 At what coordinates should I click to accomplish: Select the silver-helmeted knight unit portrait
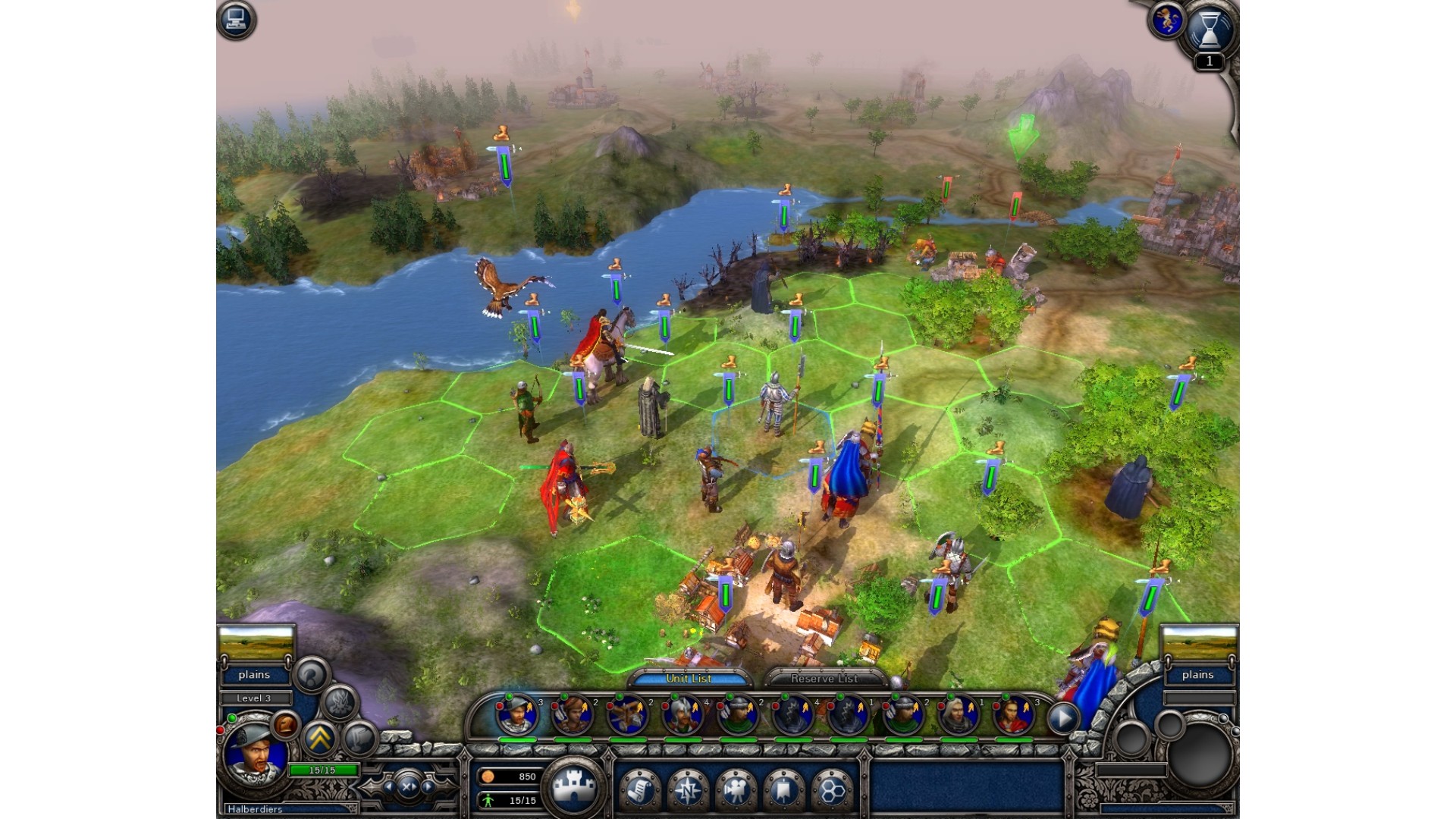pyautogui.click(x=682, y=715)
